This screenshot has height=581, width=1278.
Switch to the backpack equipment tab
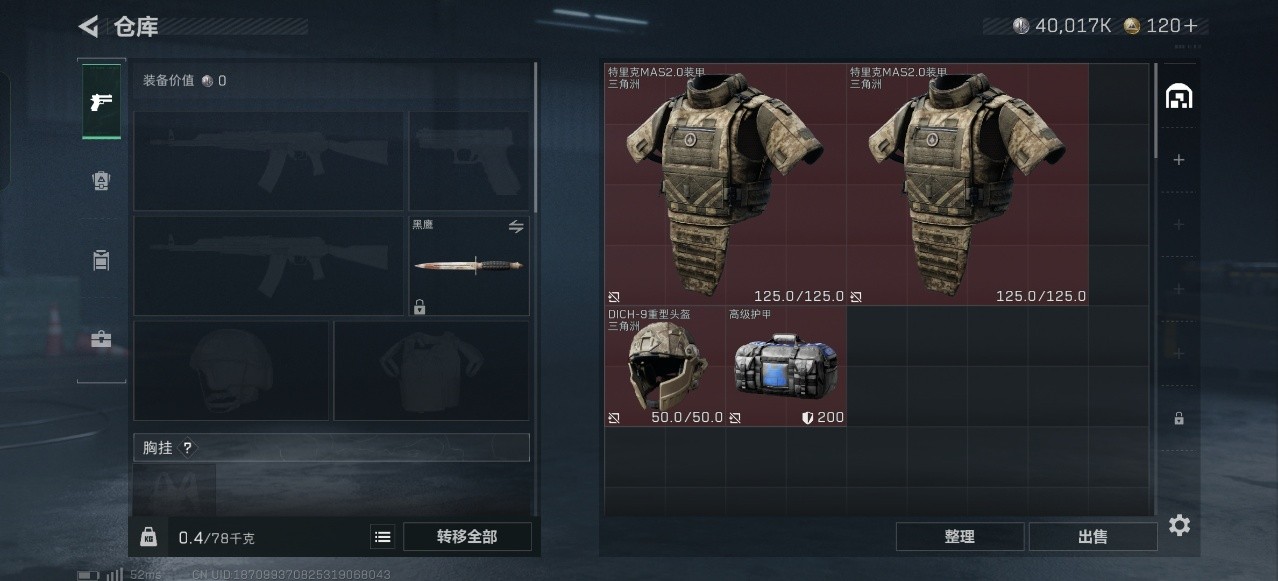[x=101, y=260]
